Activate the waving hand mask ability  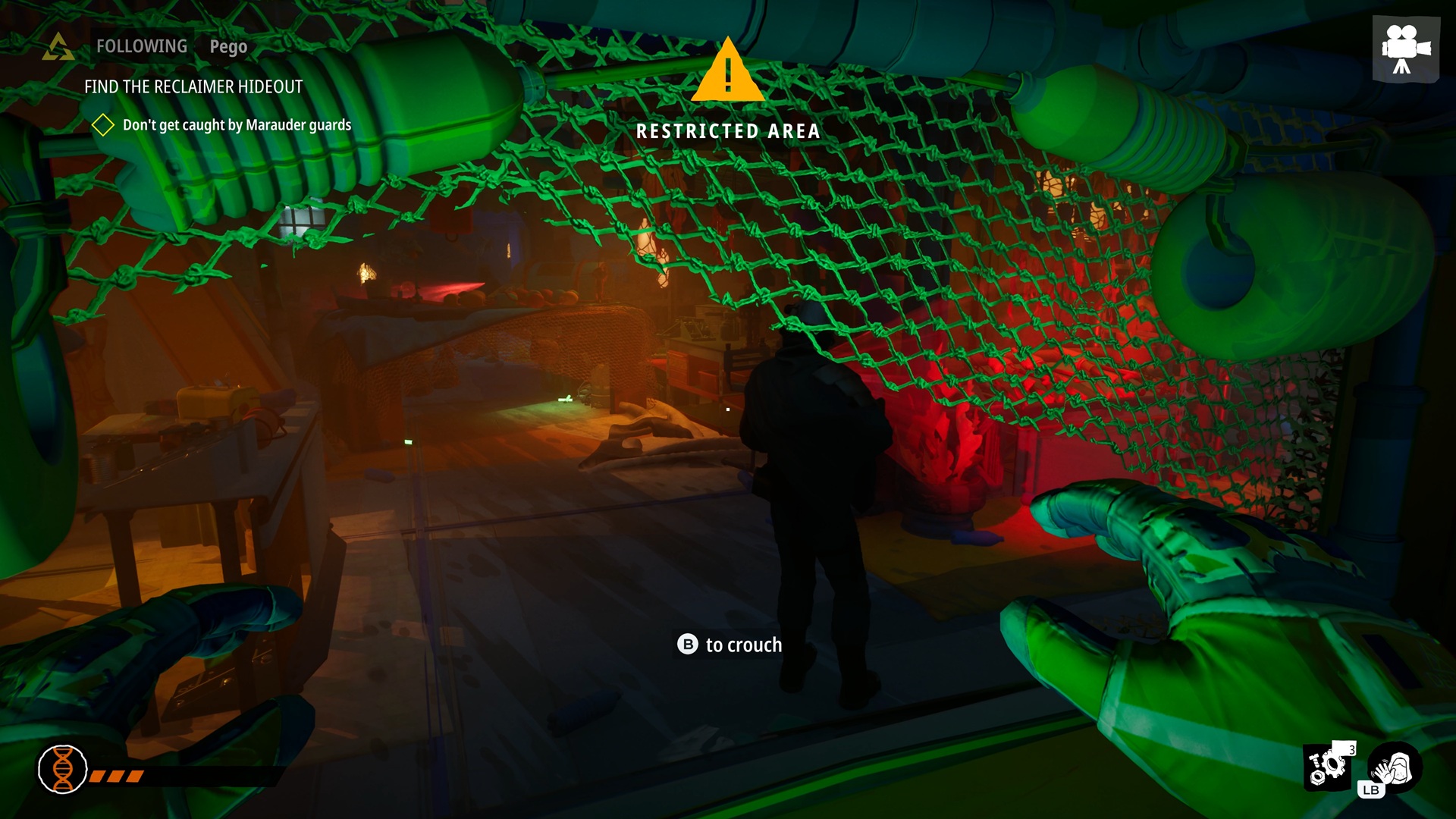tap(1395, 768)
